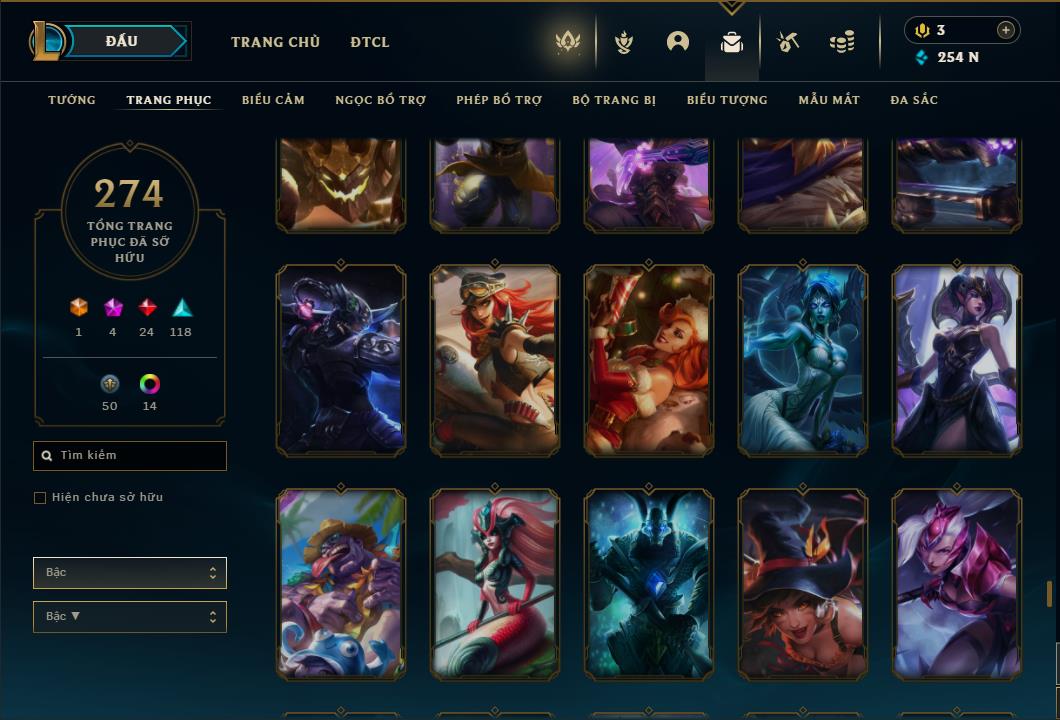Select the red-haired mermaid skin card
Image resolution: width=1060 pixels, height=720 pixels.
pos(495,585)
